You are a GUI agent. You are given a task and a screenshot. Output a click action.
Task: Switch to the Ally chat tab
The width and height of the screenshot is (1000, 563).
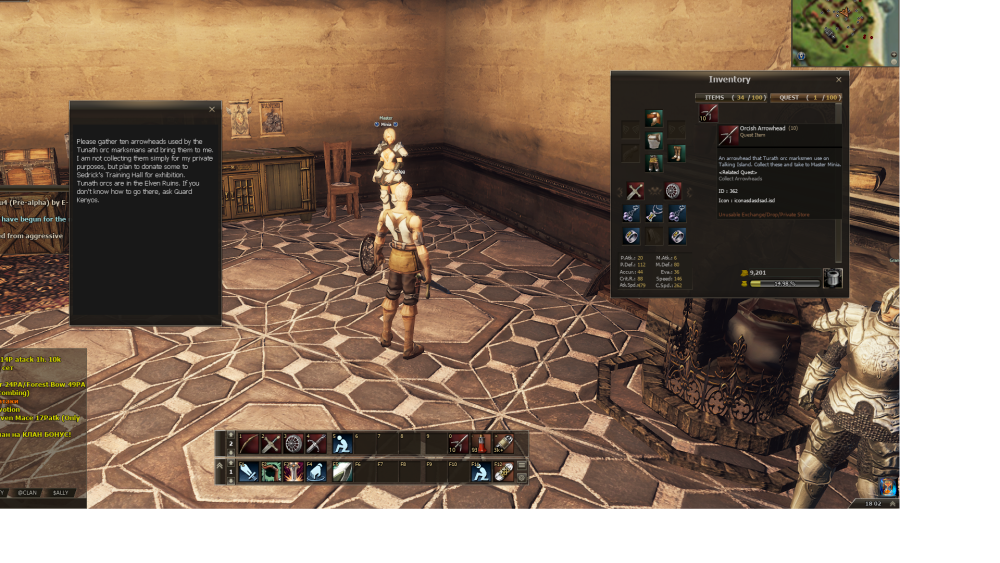(x=62, y=492)
